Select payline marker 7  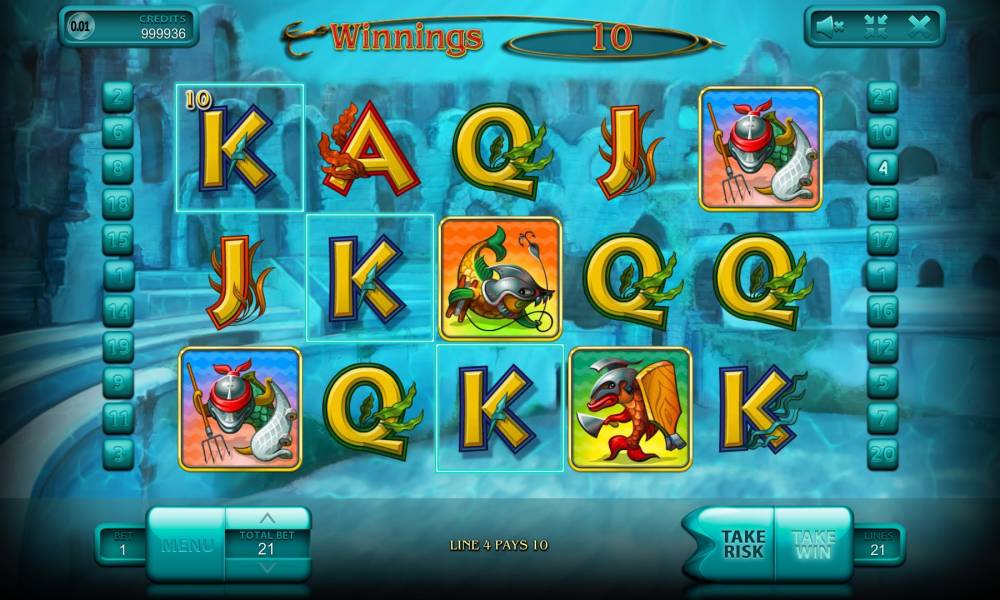pyautogui.click(x=882, y=417)
